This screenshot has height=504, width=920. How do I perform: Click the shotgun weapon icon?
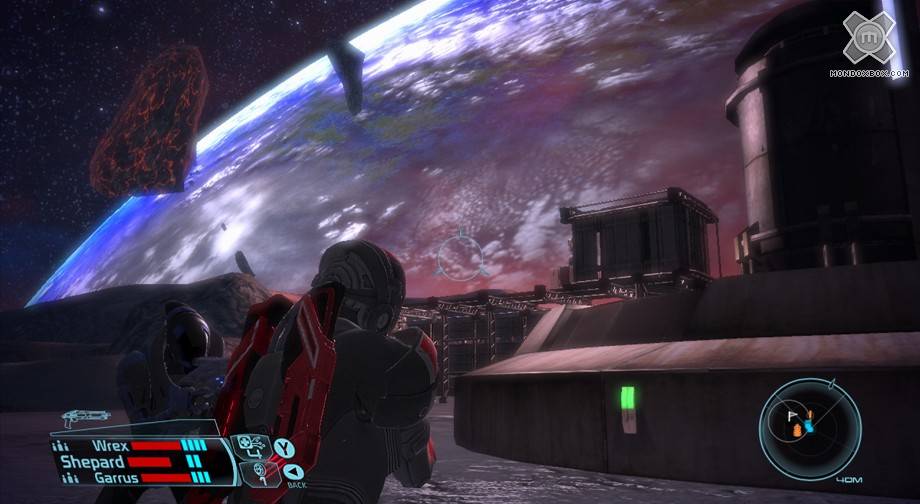tap(84, 417)
